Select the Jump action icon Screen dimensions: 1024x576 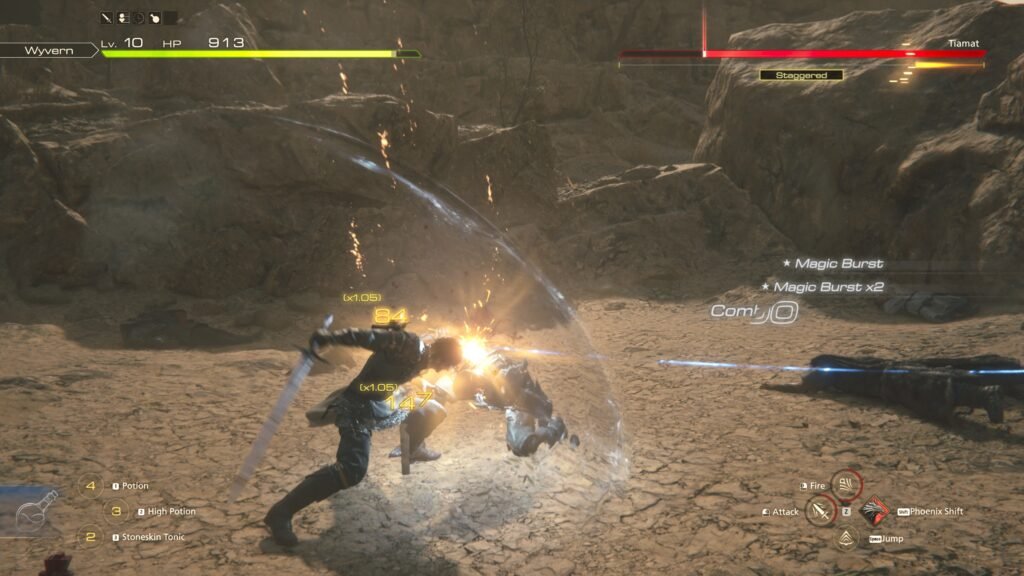[x=847, y=539]
